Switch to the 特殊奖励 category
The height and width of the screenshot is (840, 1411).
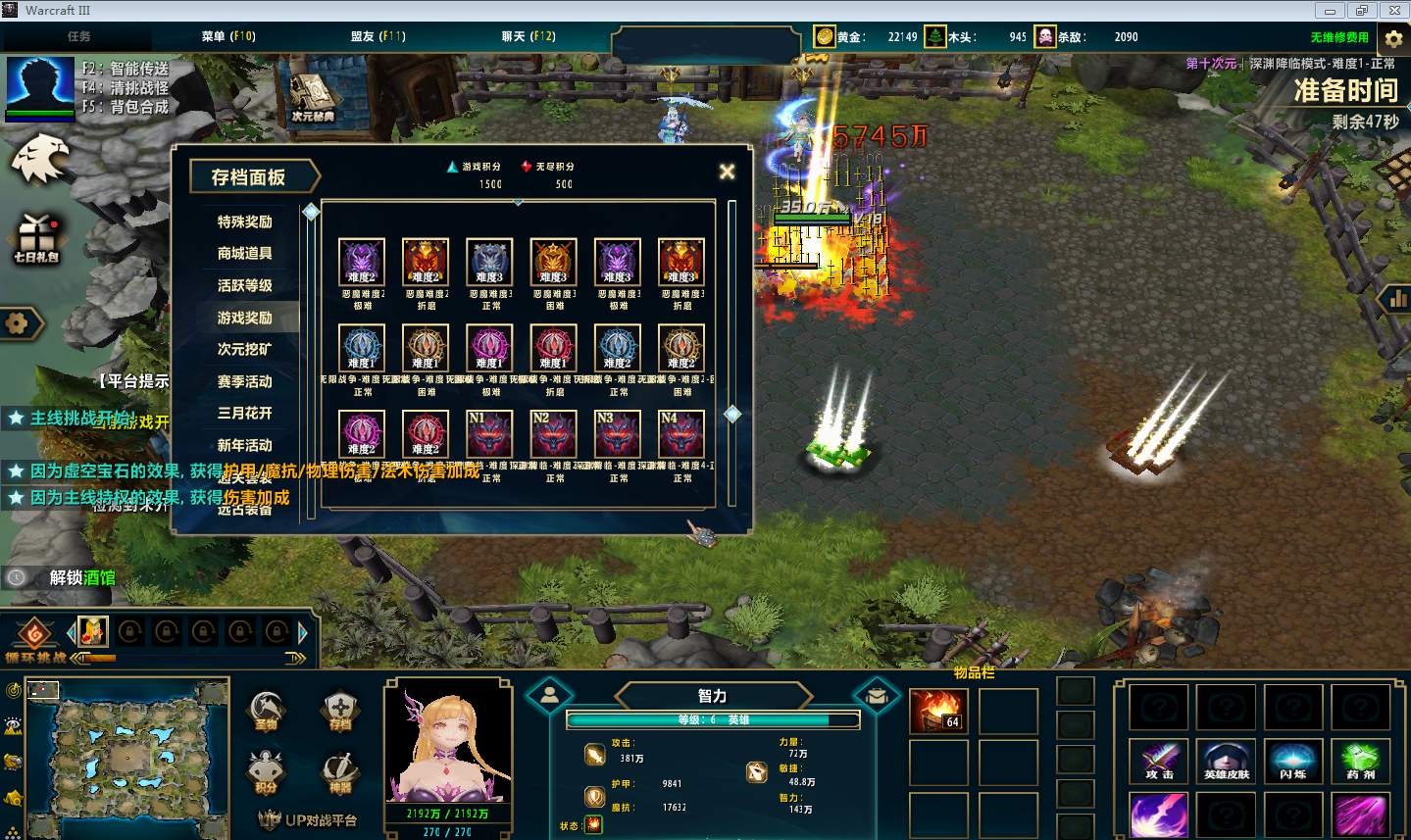(244, 222)
